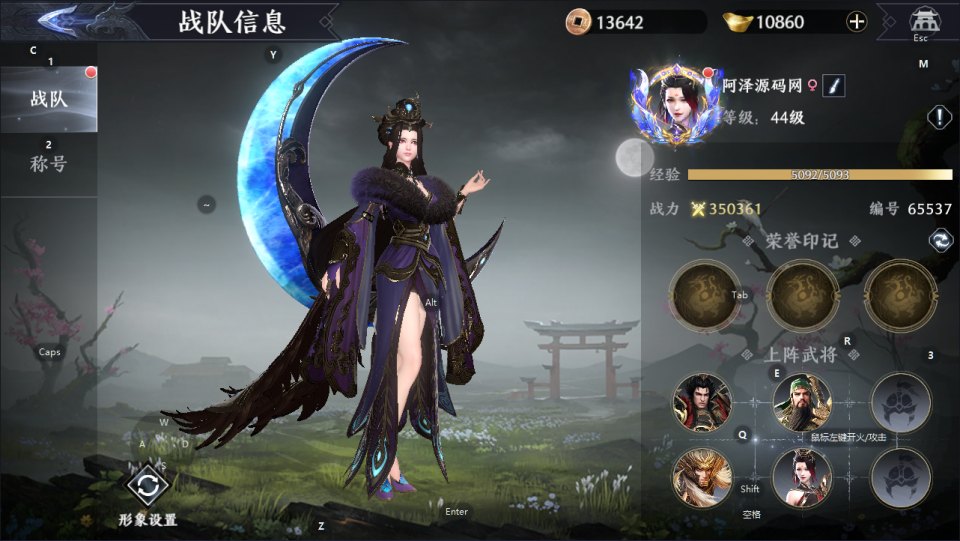Choose the female general in red portrait

pos(802,477)
